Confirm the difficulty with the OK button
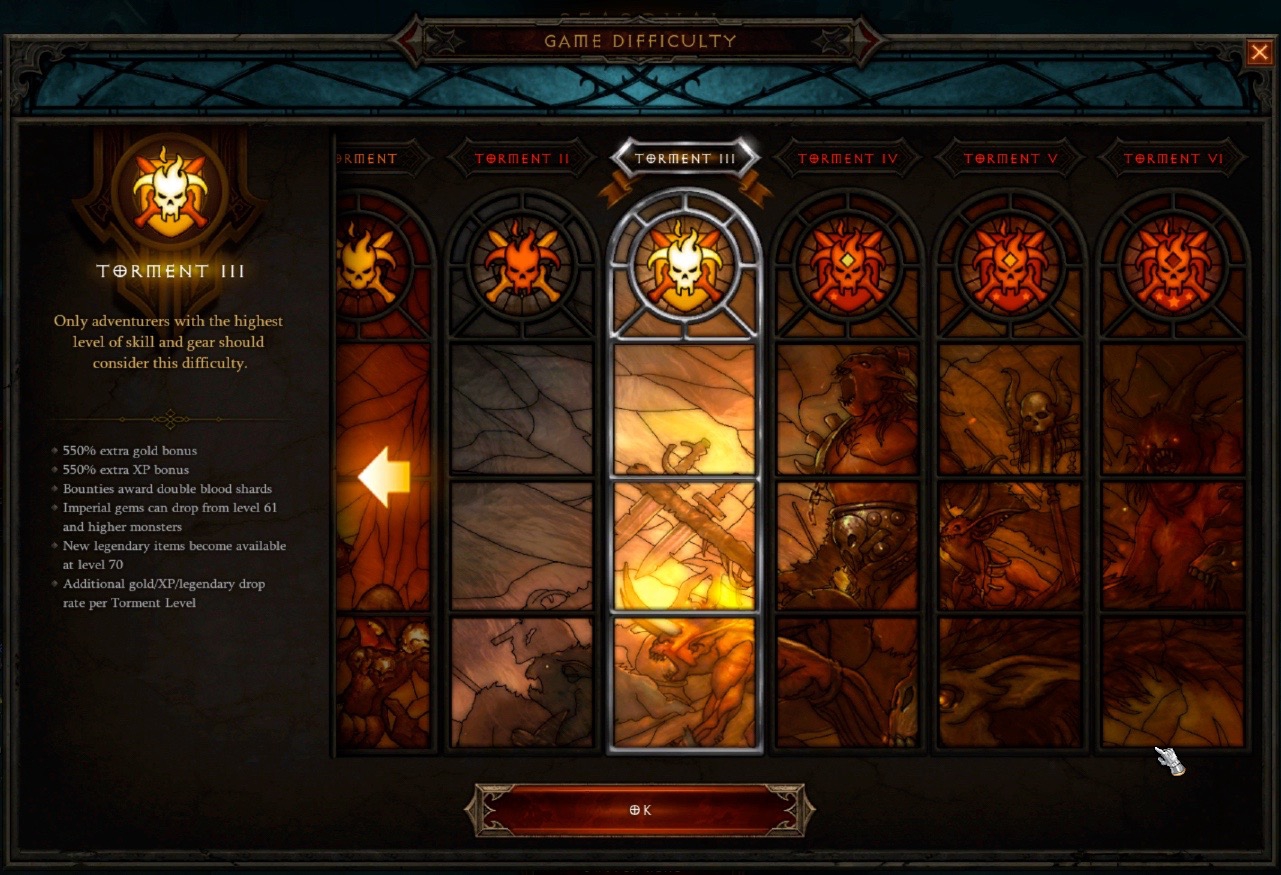1281x875 pixels. 640,810
